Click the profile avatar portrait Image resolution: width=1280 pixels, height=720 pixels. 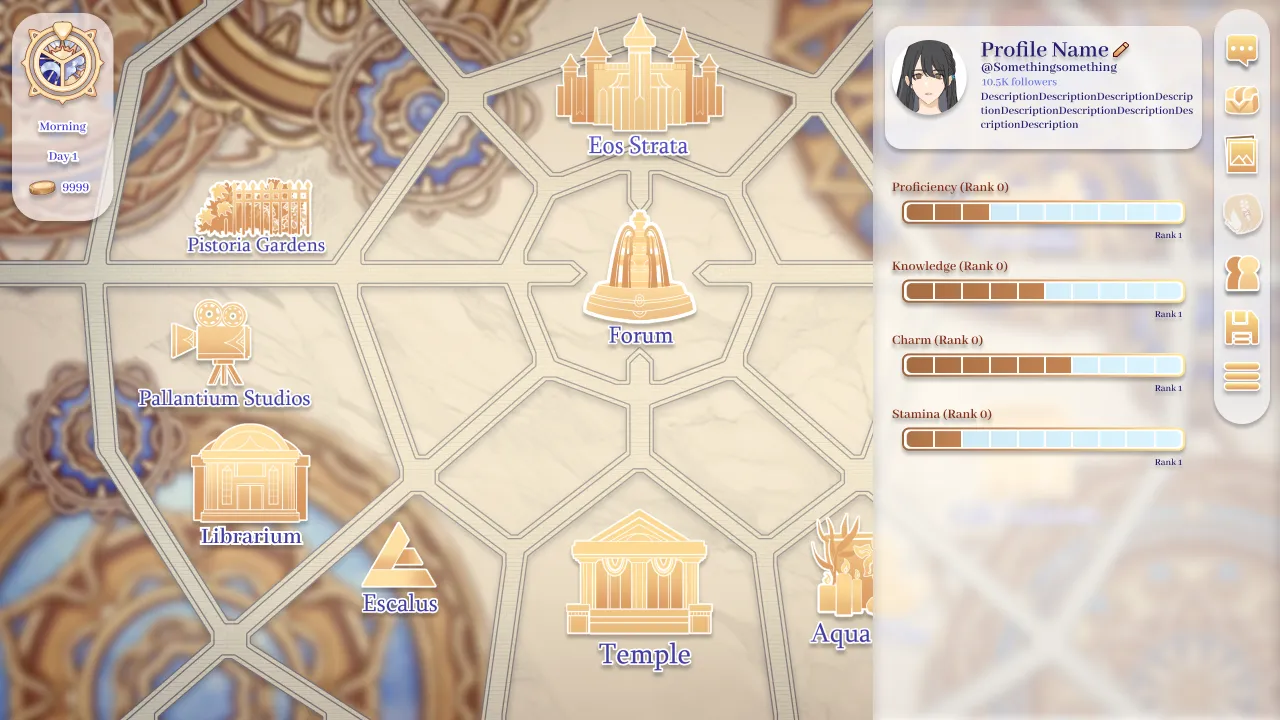tap(929, 75)
